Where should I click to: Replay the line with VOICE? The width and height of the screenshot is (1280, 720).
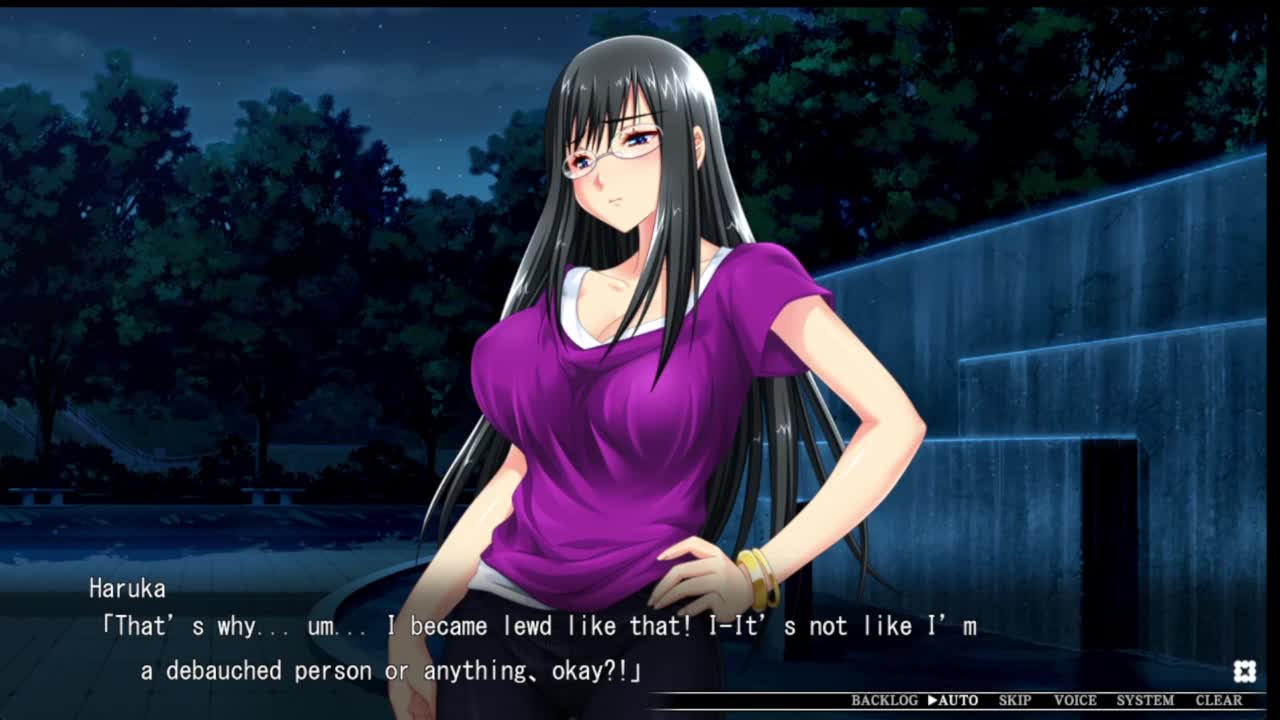point(1075,701)
